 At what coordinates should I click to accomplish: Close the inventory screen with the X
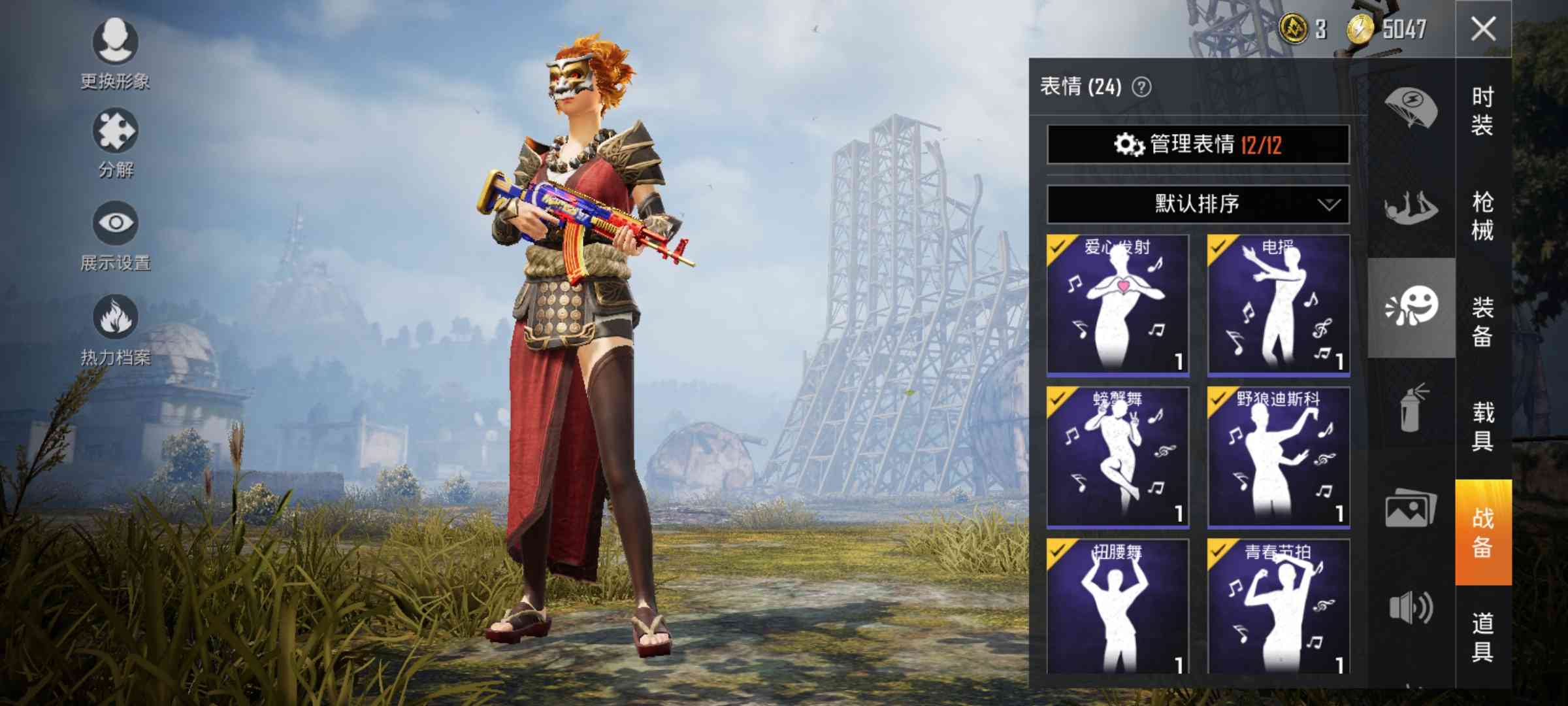(x=1483, y=29)
